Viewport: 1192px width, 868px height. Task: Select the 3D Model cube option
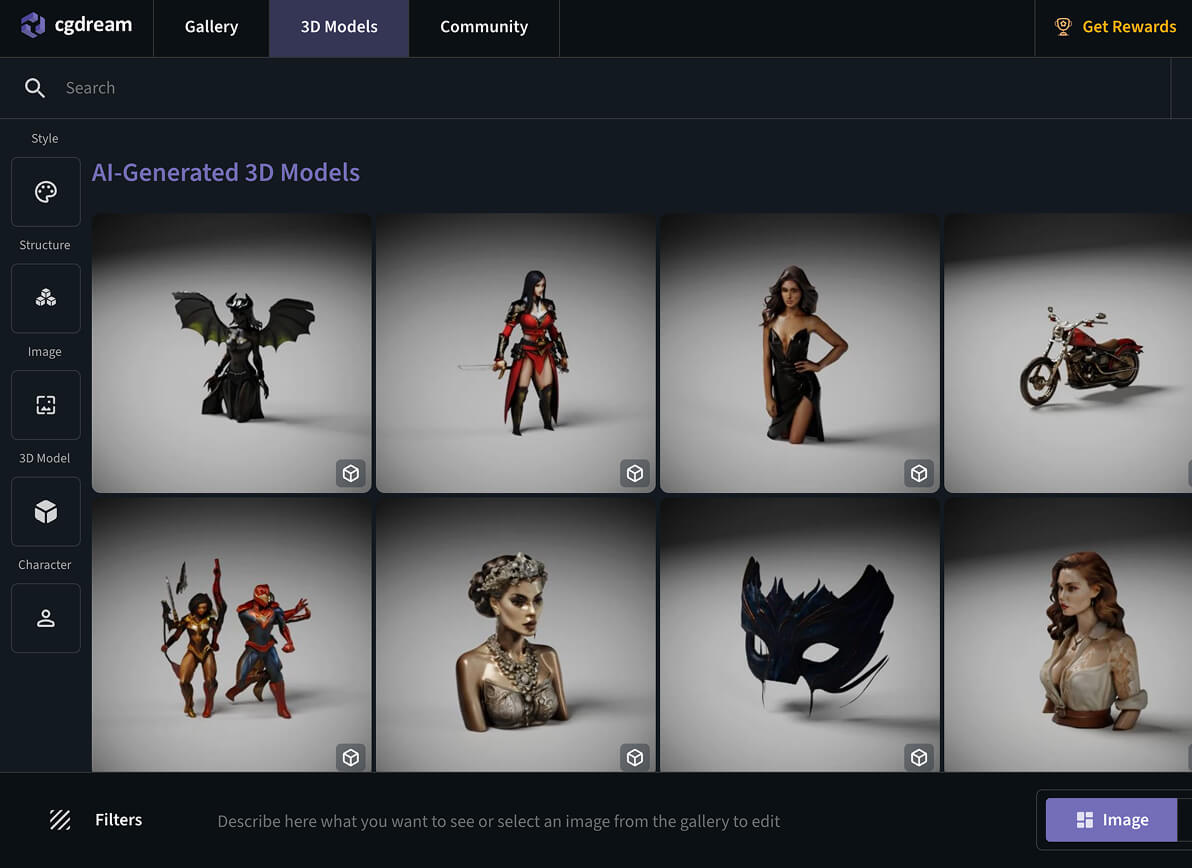[46, 512]
